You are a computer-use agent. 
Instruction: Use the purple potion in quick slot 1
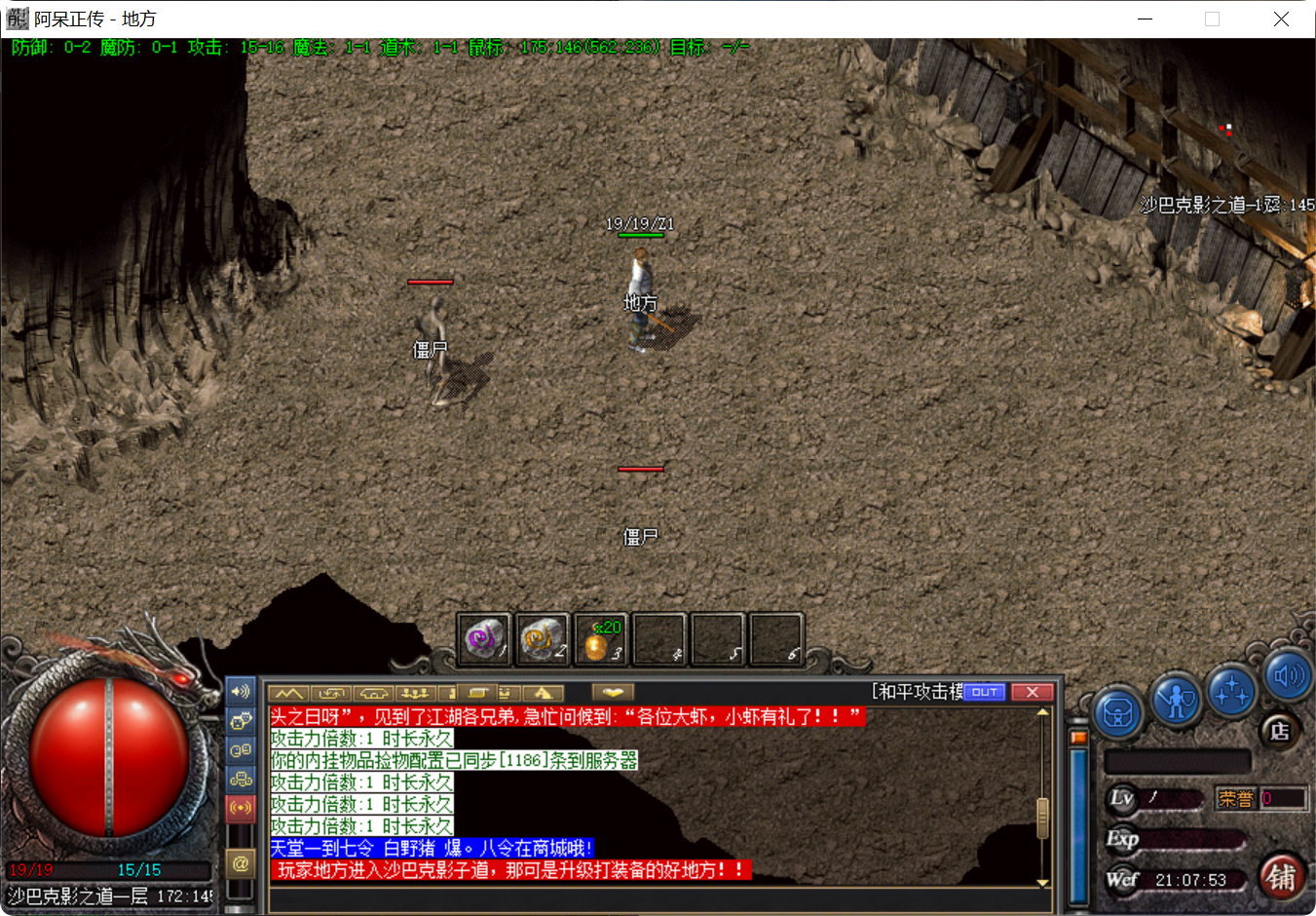click(x=484, y=638)
